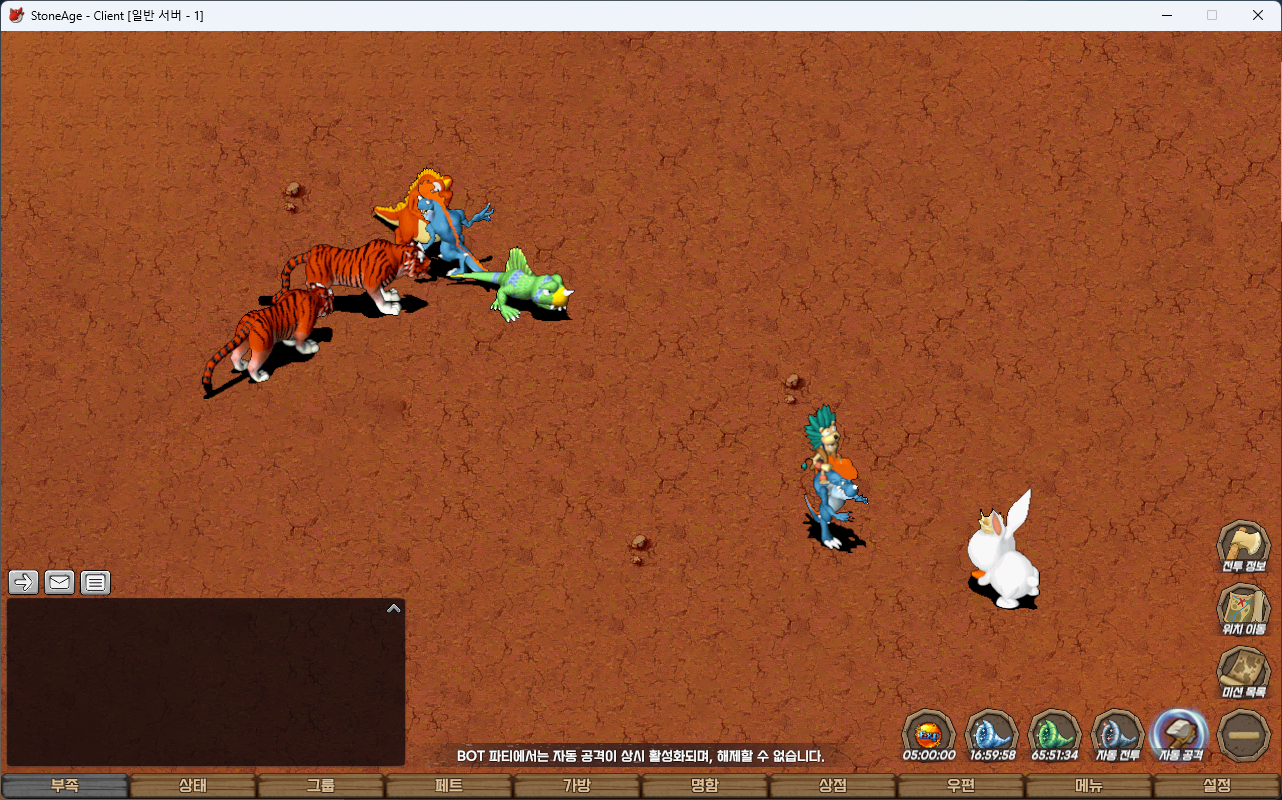This screenshot has width=1282, height=800.
Task: Open the 설정 (settings) menu
Action: (1217, 786)
